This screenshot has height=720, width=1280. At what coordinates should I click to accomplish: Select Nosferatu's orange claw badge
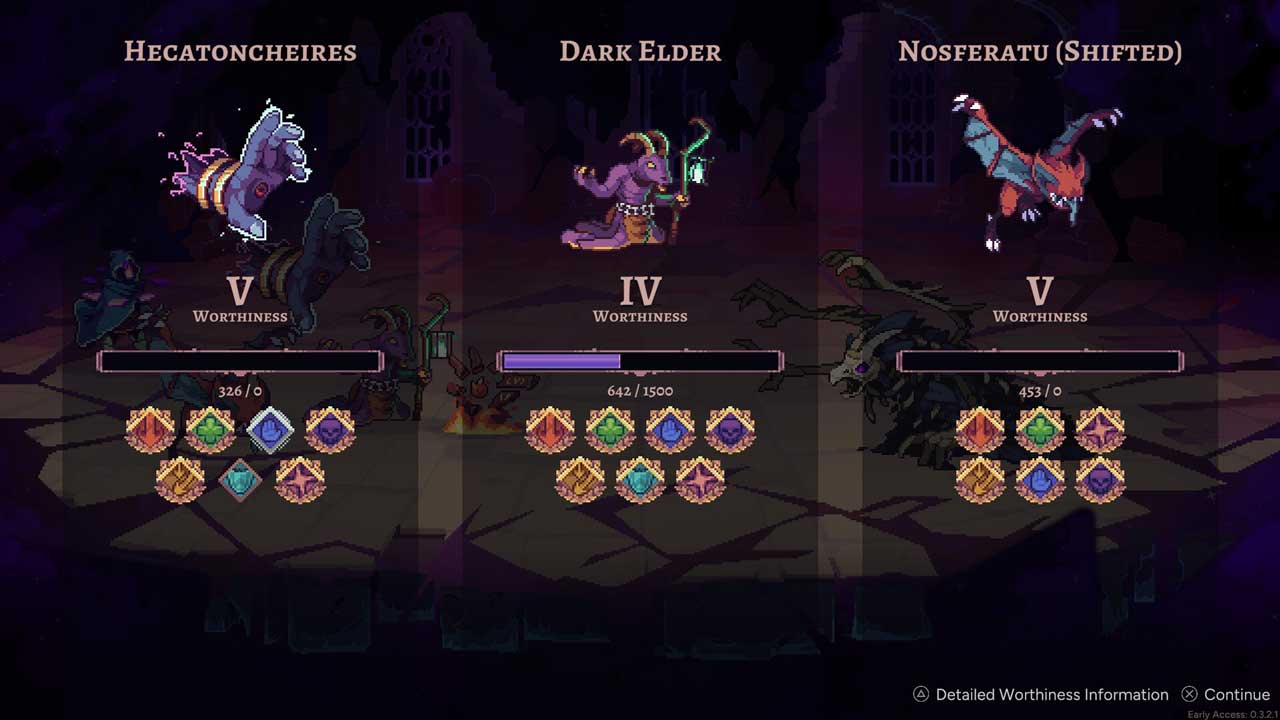click(x=980, y=479)
